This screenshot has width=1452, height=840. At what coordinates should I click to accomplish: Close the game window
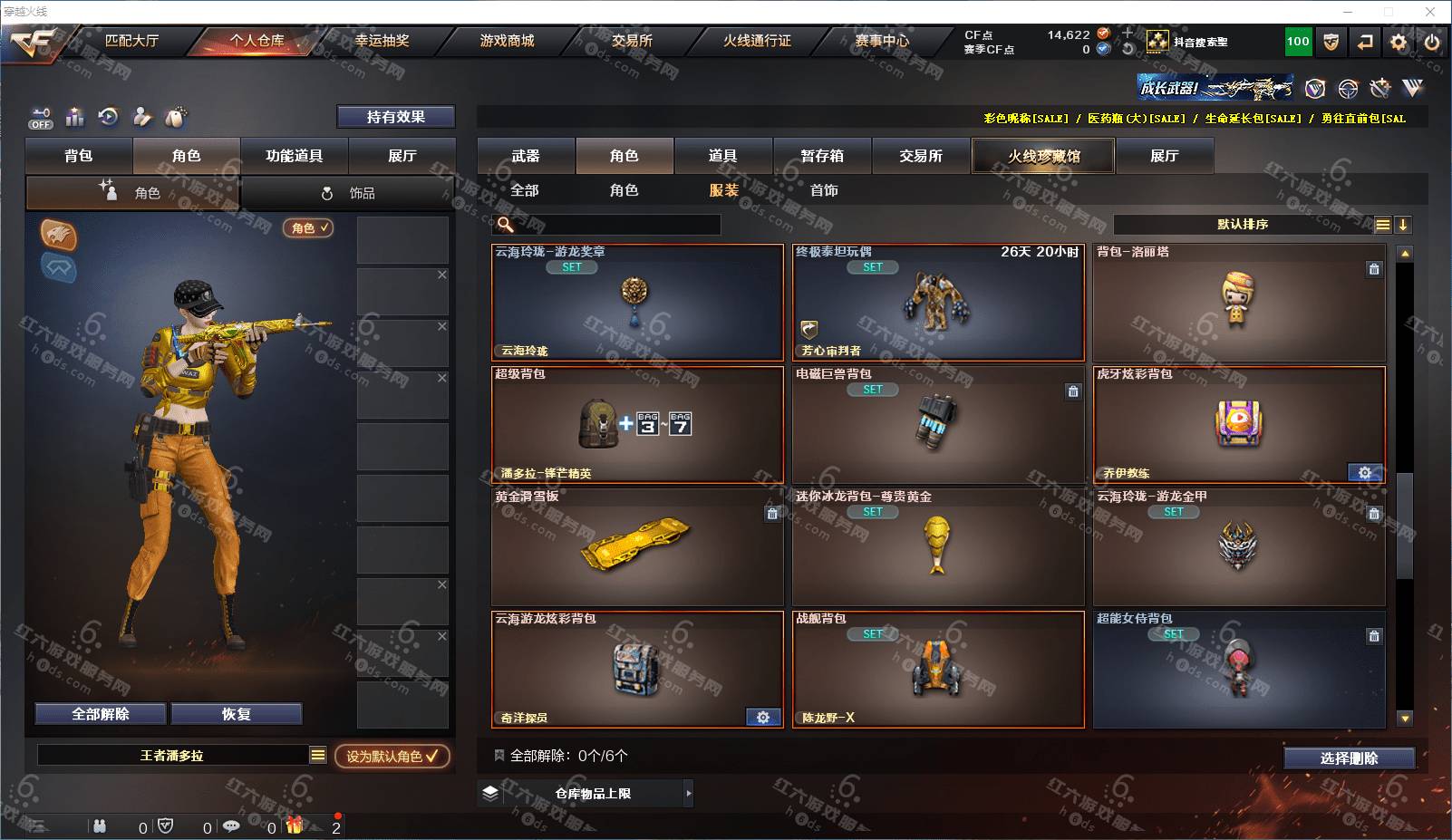(x=1430, y=12)
